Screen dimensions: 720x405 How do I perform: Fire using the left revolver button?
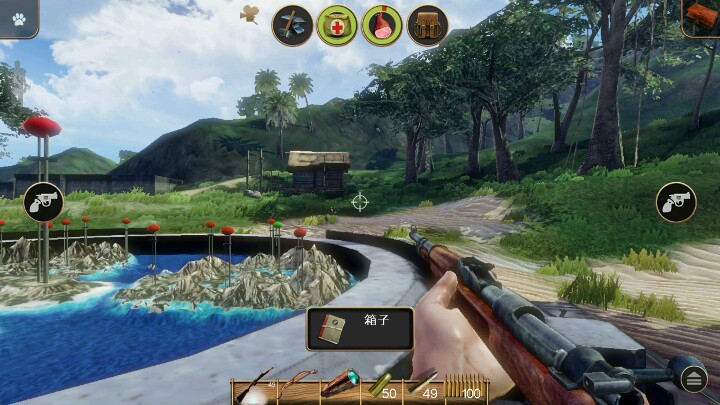43,203
